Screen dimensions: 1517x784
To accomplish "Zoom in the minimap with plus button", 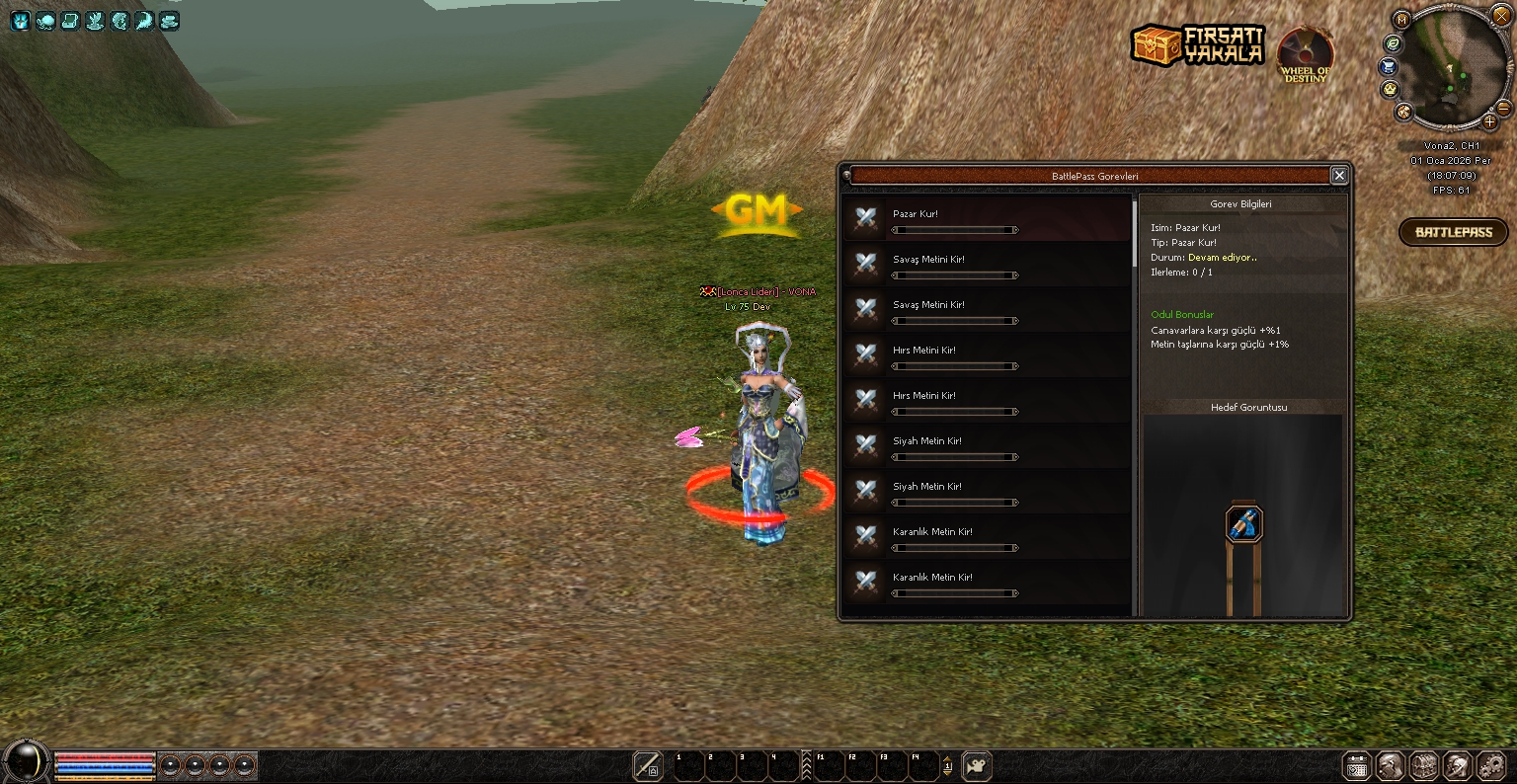I will [x=1490, y=122].
